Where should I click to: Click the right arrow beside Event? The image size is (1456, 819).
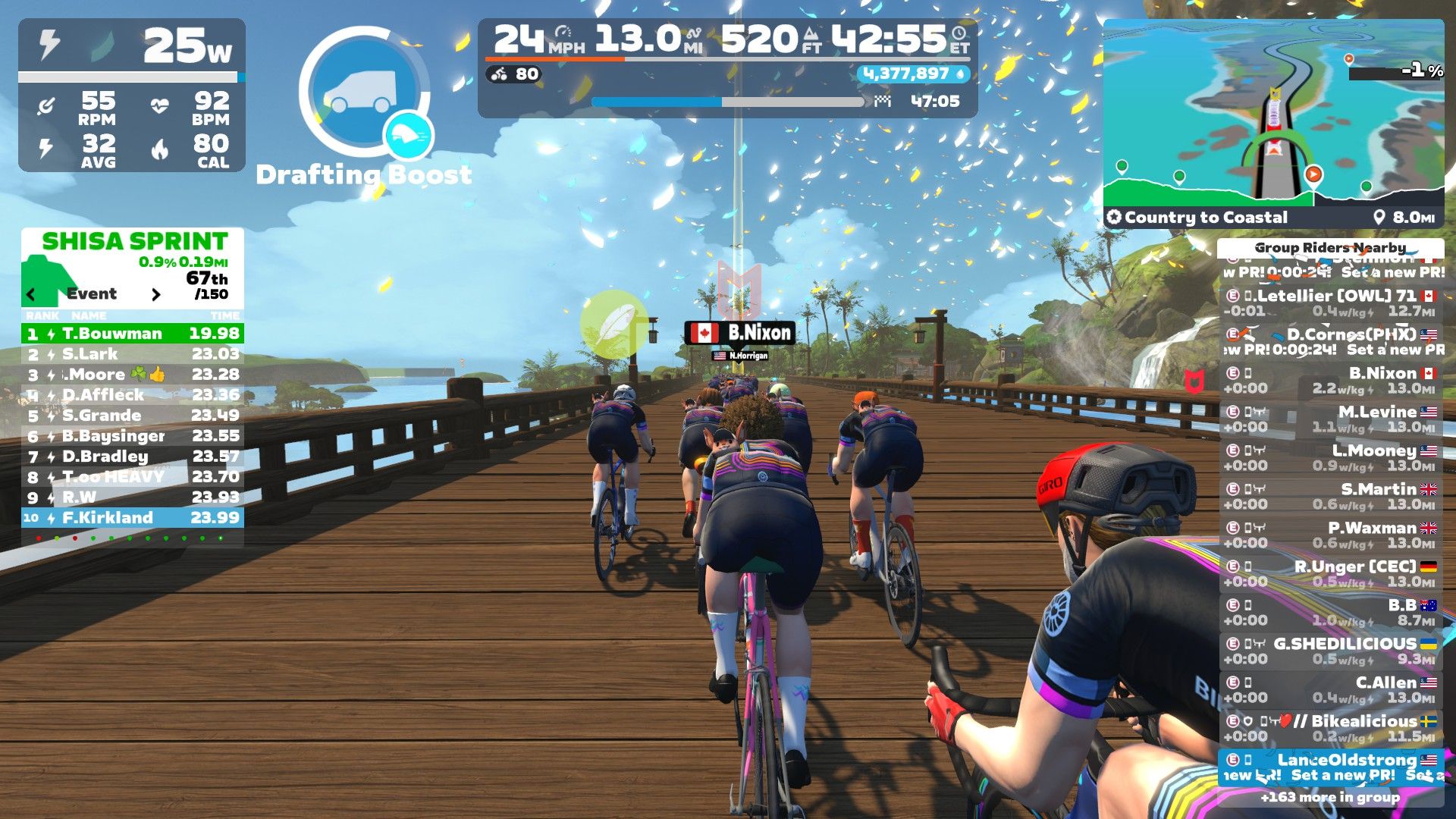tap(156, 294)
